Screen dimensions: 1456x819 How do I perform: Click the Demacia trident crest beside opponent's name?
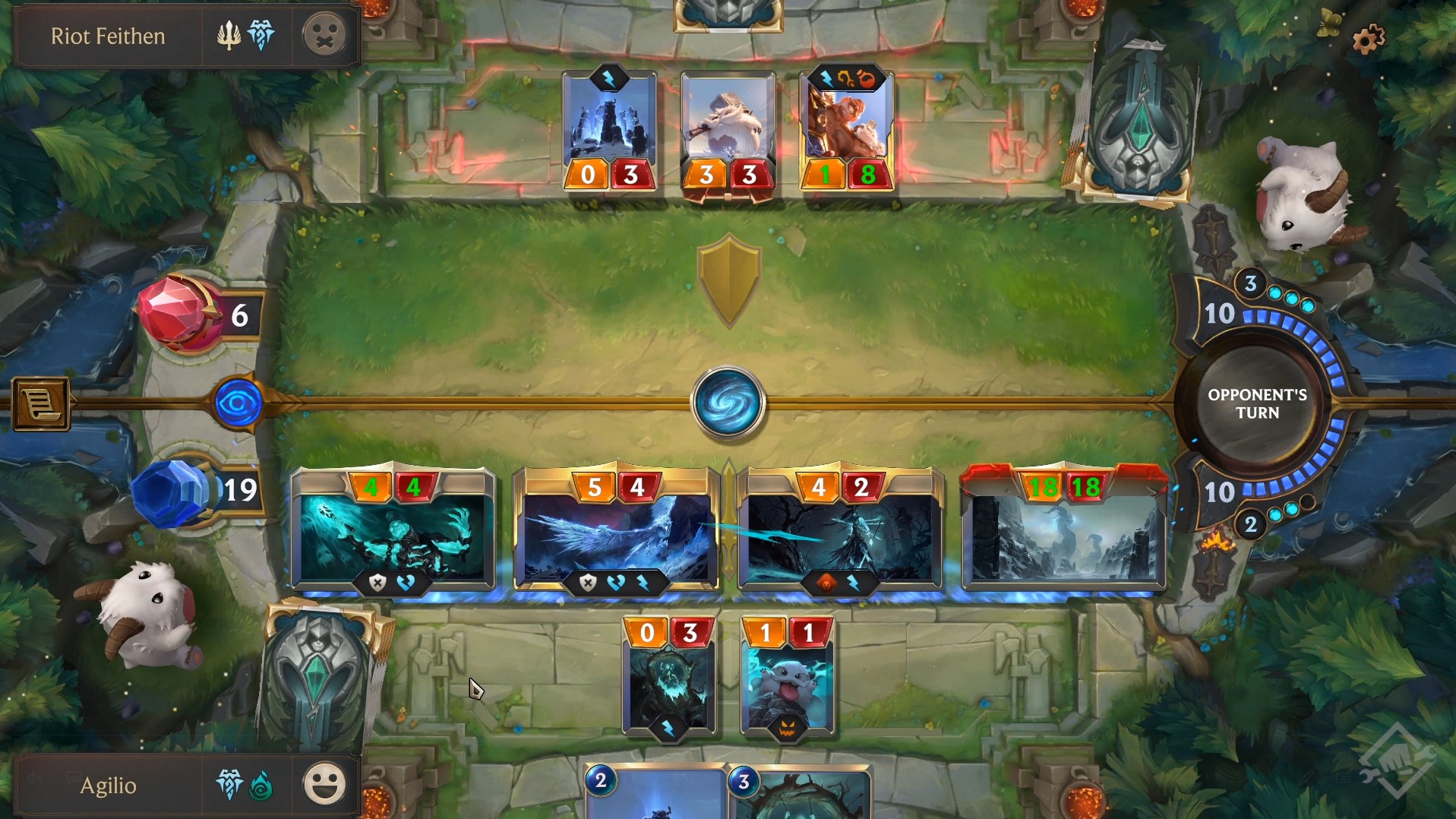(230, 35)
